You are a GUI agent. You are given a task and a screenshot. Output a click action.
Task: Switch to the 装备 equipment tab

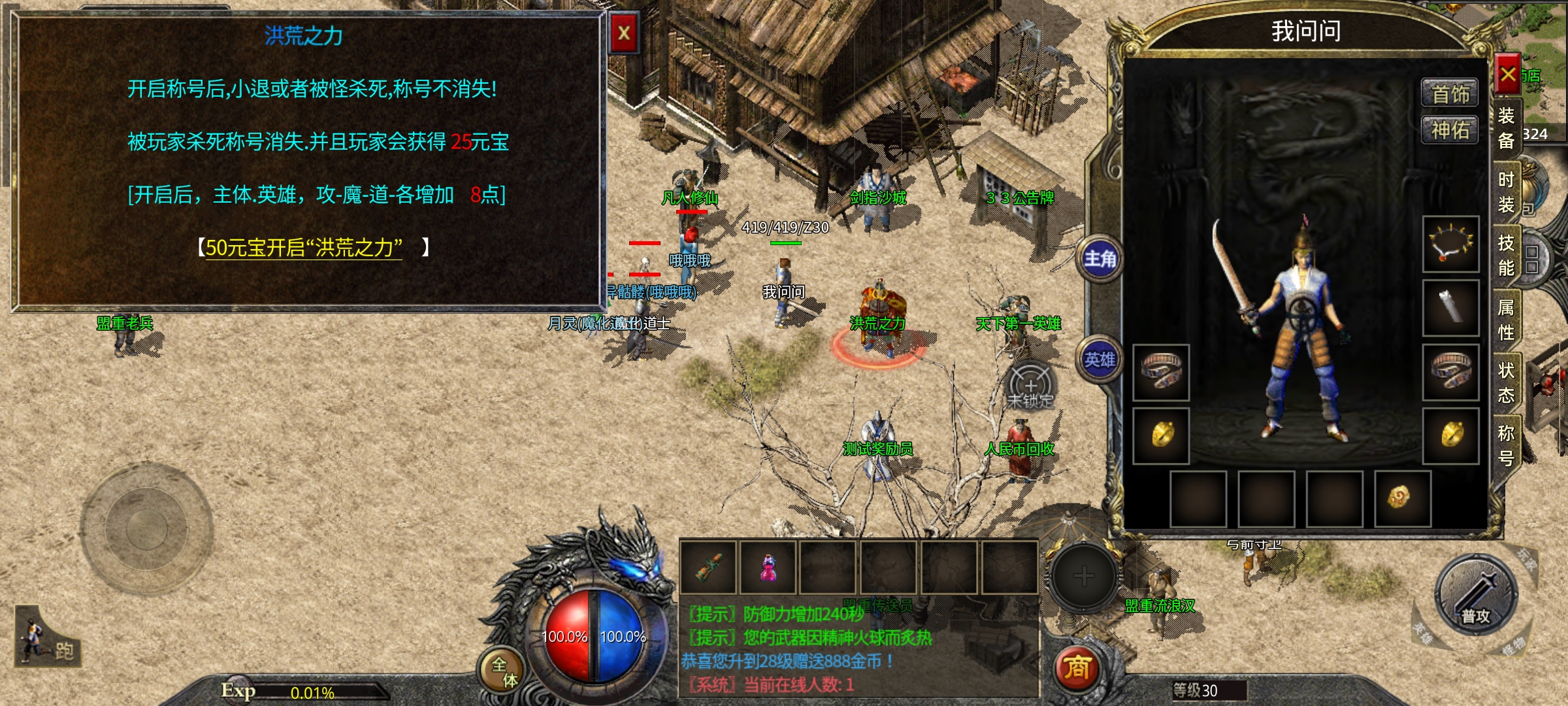click(x=1506, y=128)
